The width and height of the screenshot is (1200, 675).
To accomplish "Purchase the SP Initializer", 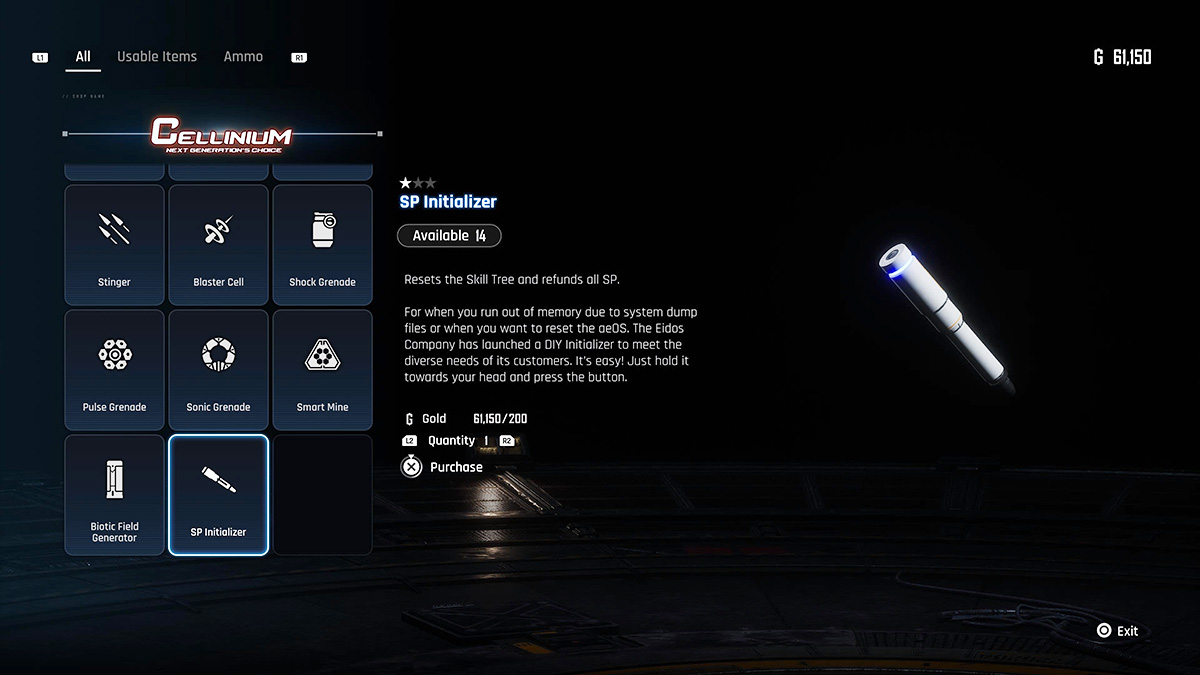I will click(x=443, y=467).
